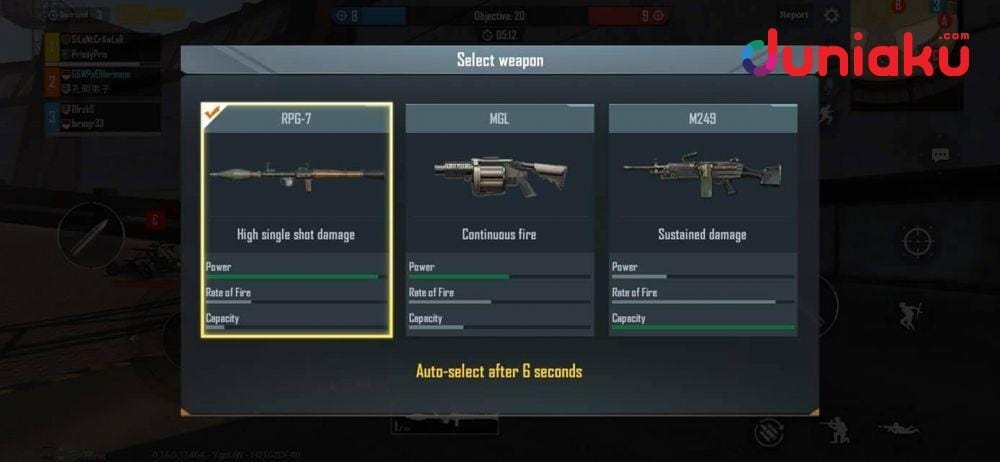Select the RPG-7 weapon card
This screenshot has width=1000, height=462.
pos(296,220)
